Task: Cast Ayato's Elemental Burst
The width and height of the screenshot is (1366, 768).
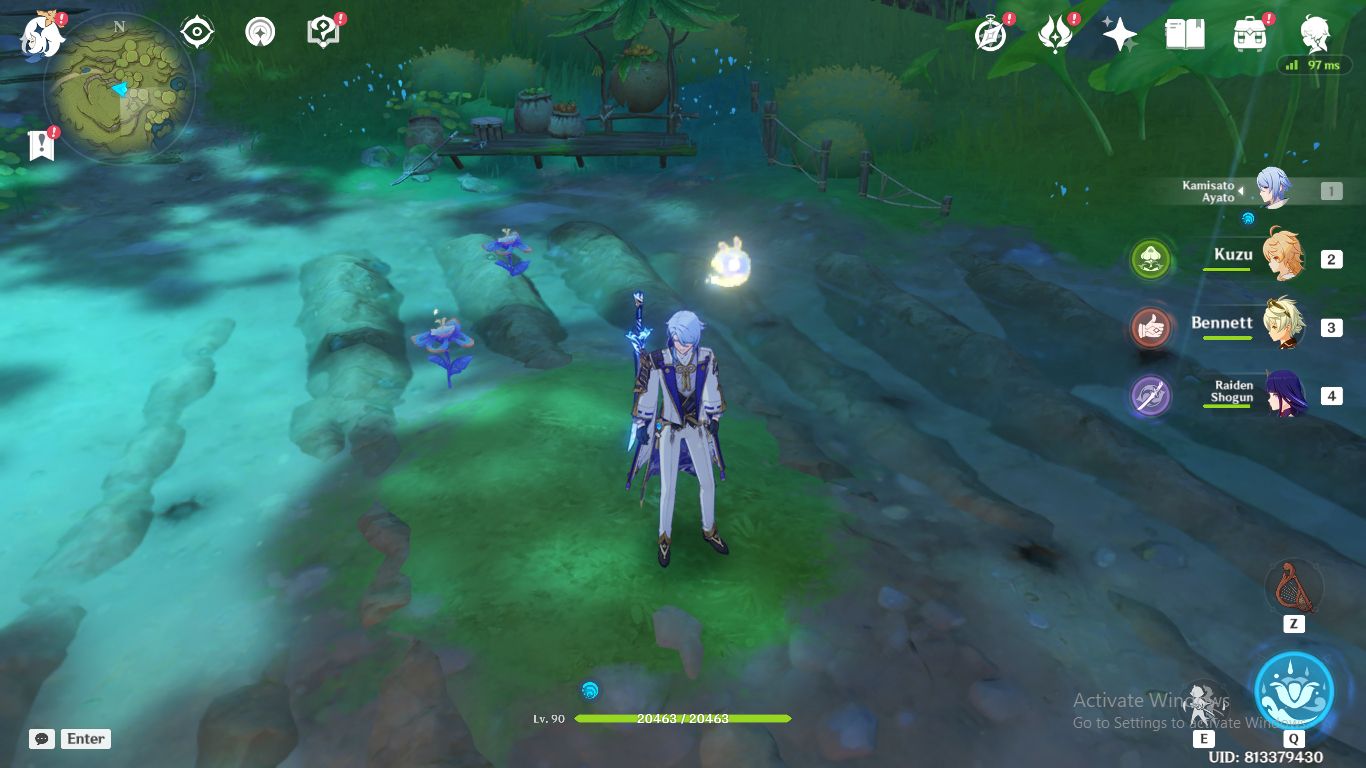Action: pos(1294,688)
